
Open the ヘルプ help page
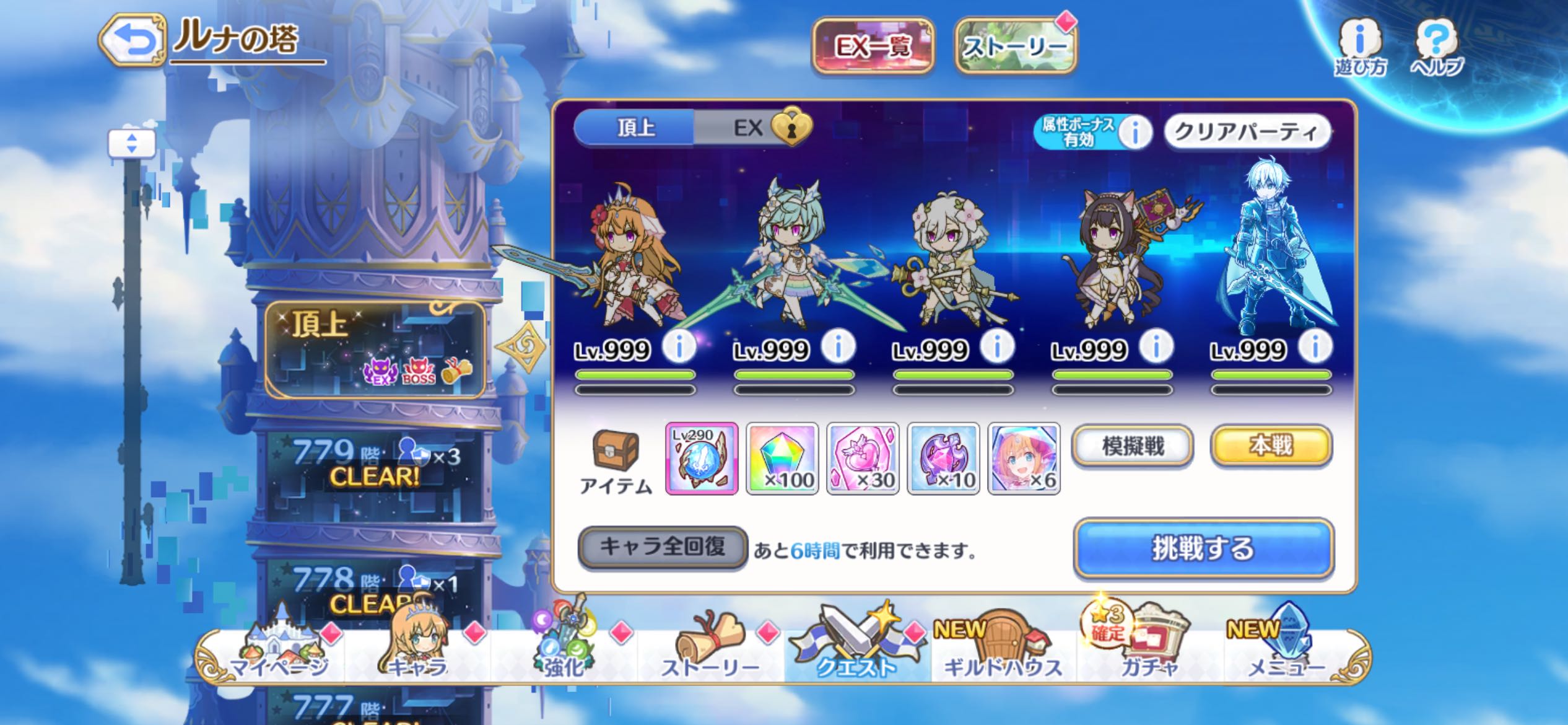(x=1437, y=47)
